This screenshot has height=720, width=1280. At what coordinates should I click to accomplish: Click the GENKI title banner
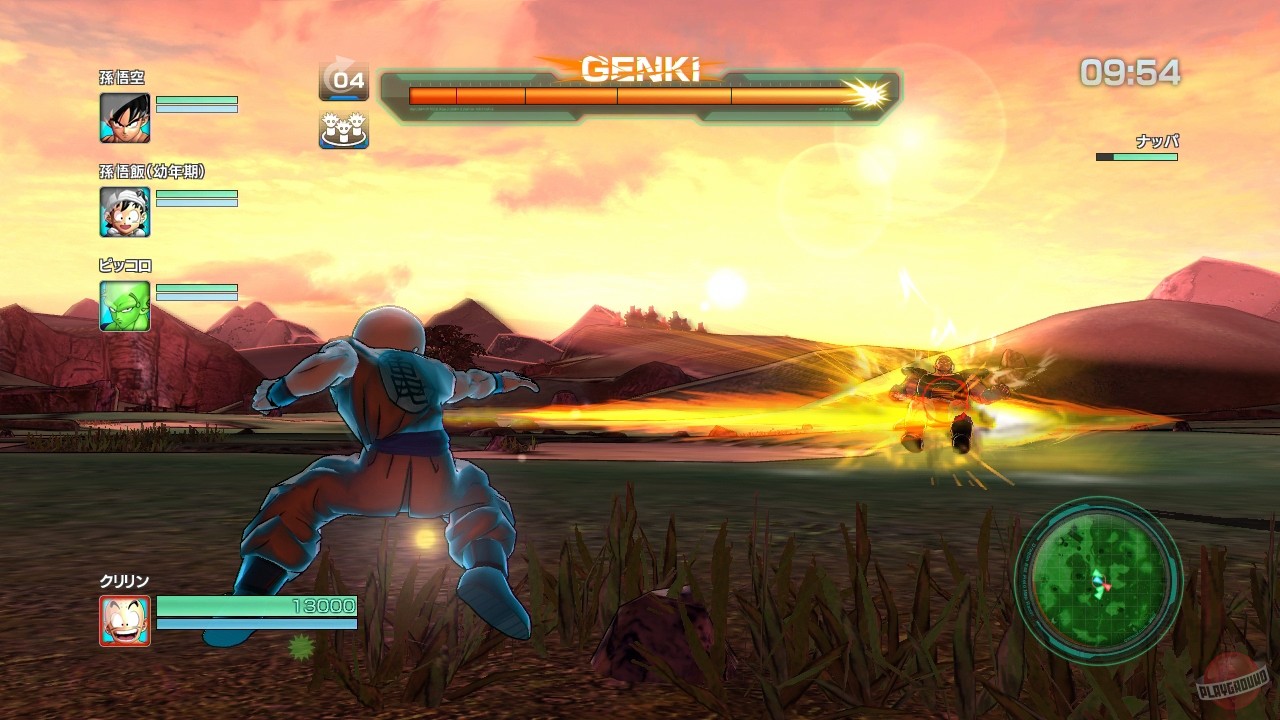640,69
